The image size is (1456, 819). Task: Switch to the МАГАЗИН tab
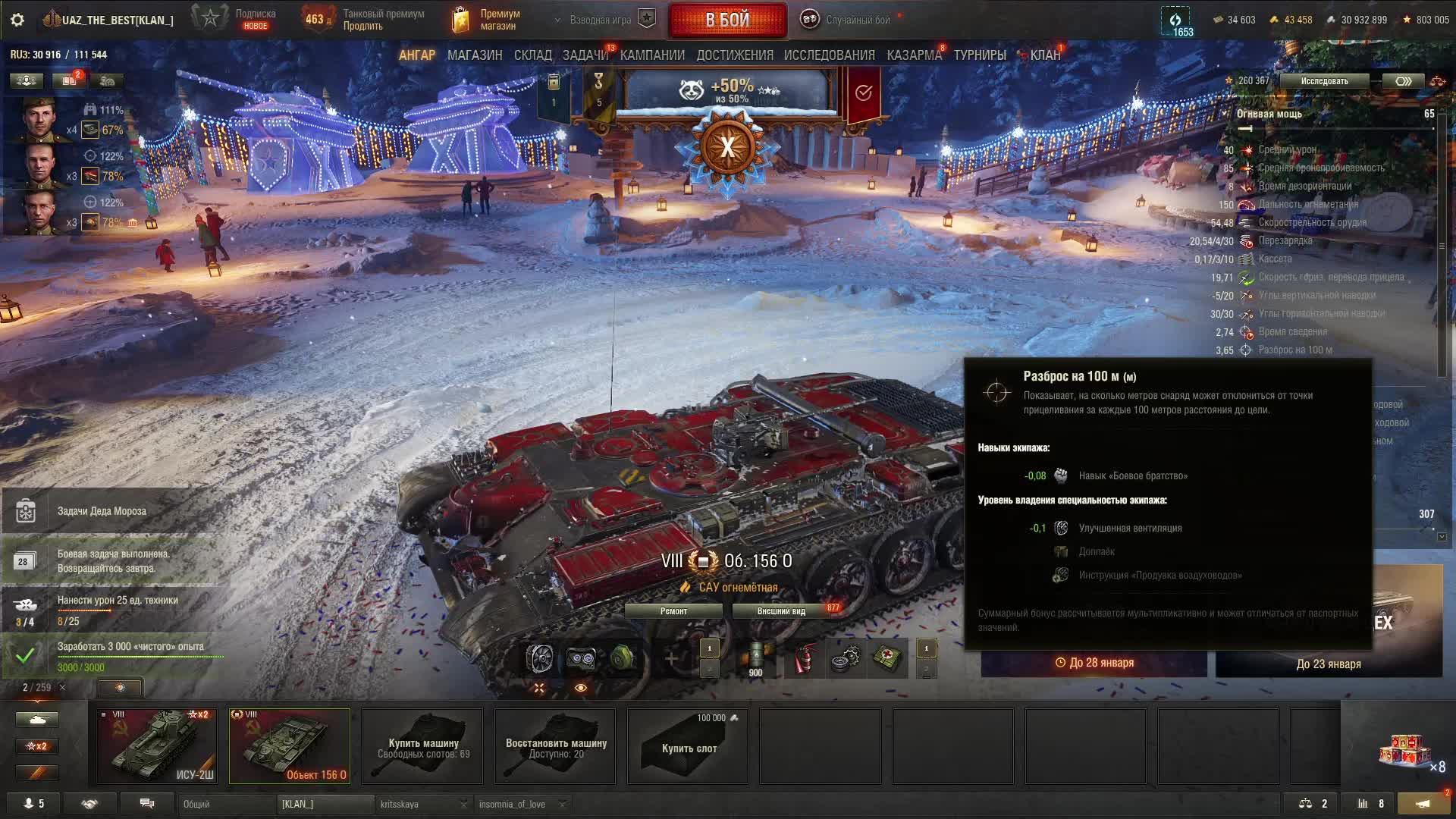pos(475,55)
